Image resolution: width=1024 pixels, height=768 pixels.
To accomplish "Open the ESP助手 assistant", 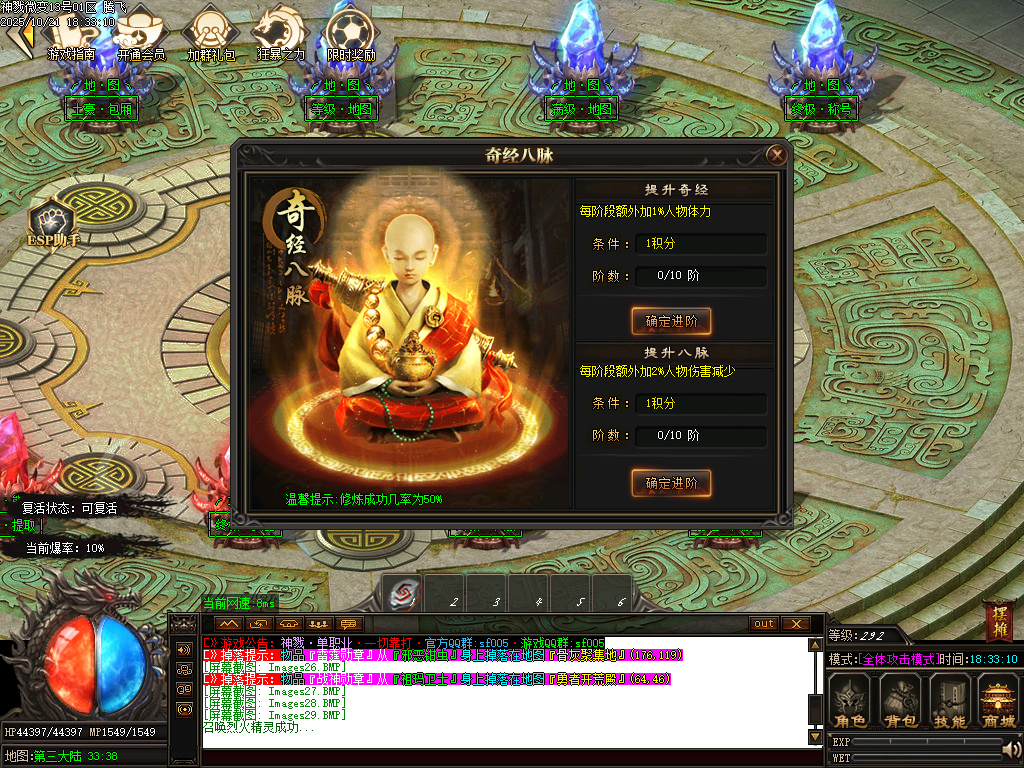I will point(52,222).
